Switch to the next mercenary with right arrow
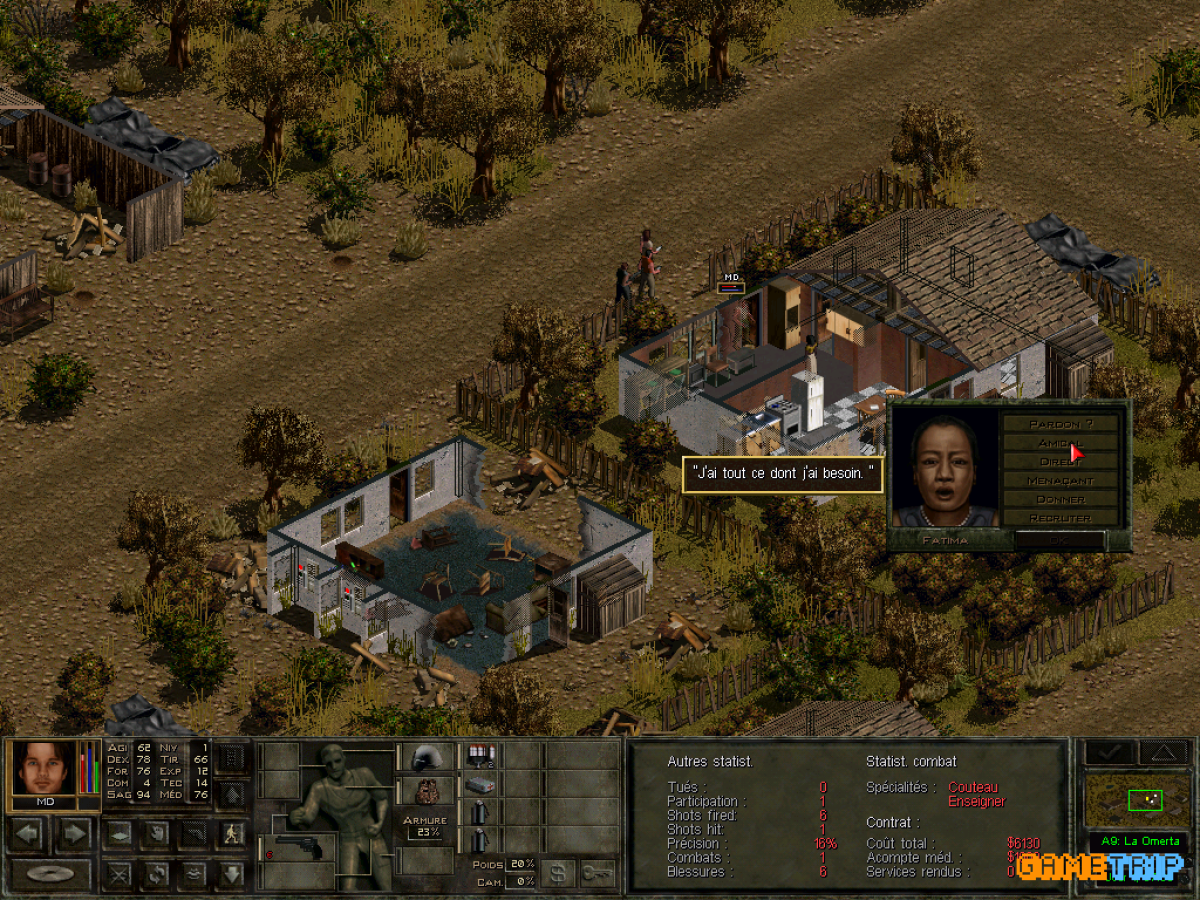 (74, 832)
